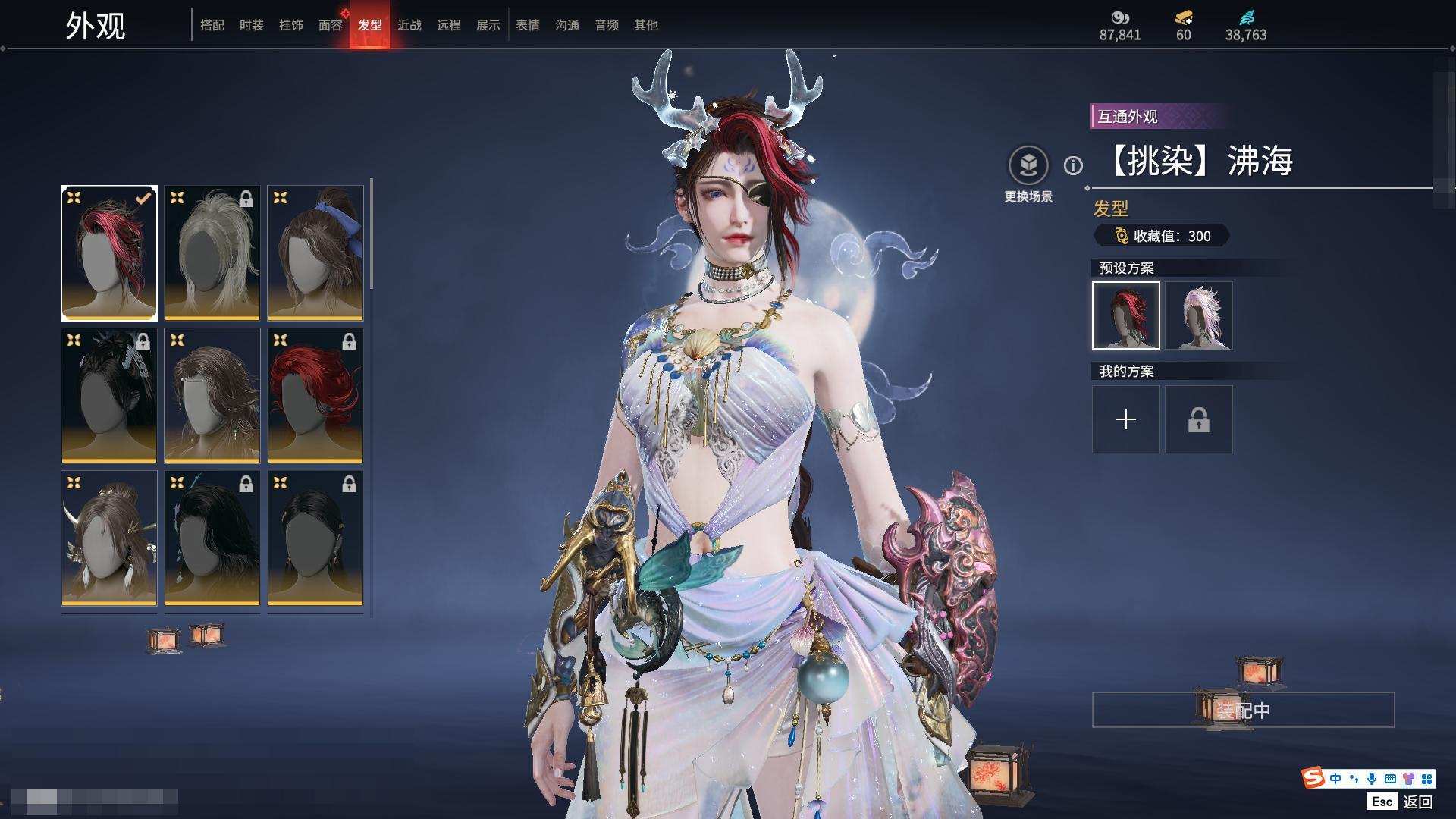The image size is (1456, 819).
Task: Click the 返回 back button
Action: tap(1417, 802)
